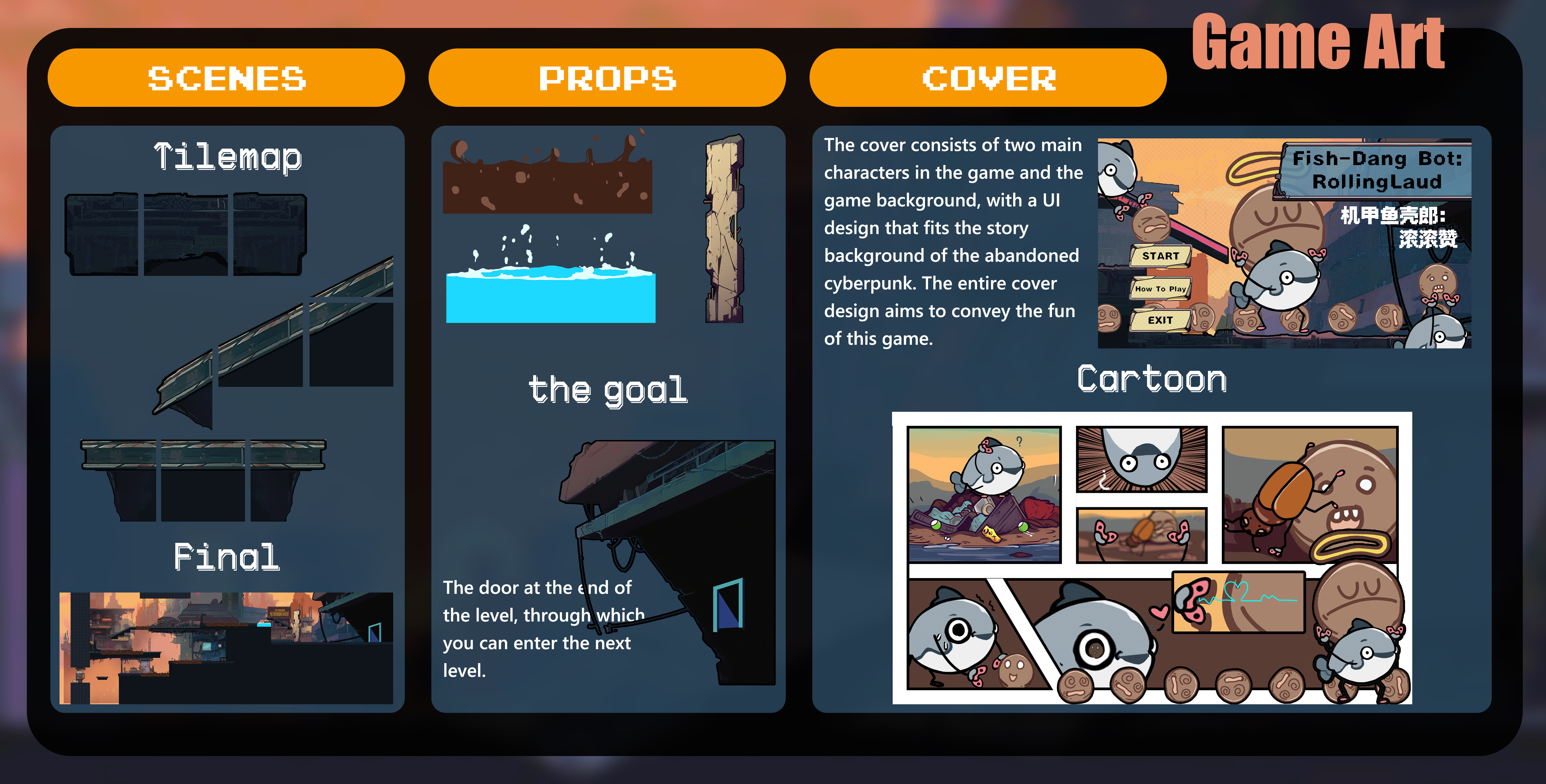This screenshot has height=784, width=1546.
Task: Select the SCENES header pill
Action: coord(226,78)
